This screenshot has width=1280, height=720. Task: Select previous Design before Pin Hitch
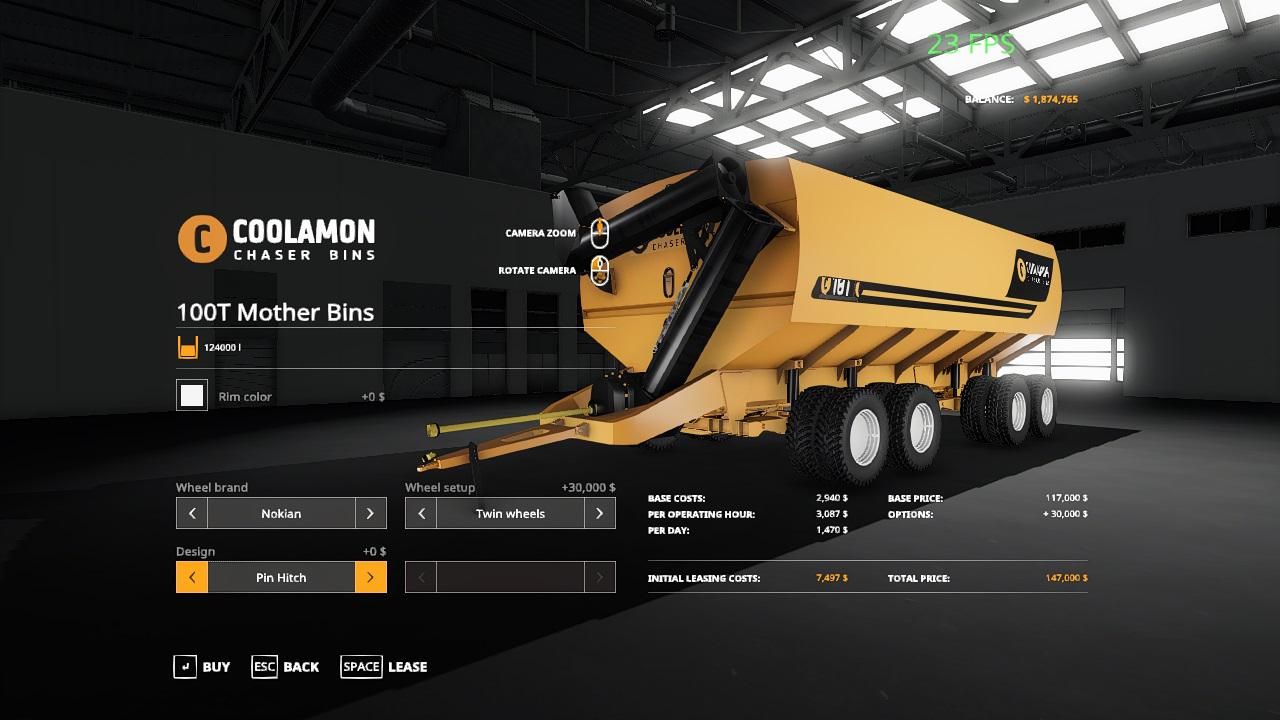pos(192,577)
